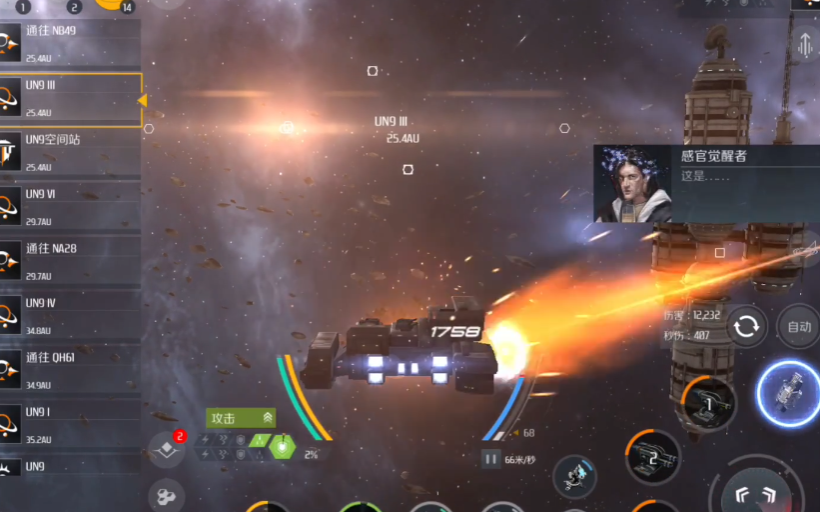
Task: Activate weapon module slot 2
Action: click(653, 457)
